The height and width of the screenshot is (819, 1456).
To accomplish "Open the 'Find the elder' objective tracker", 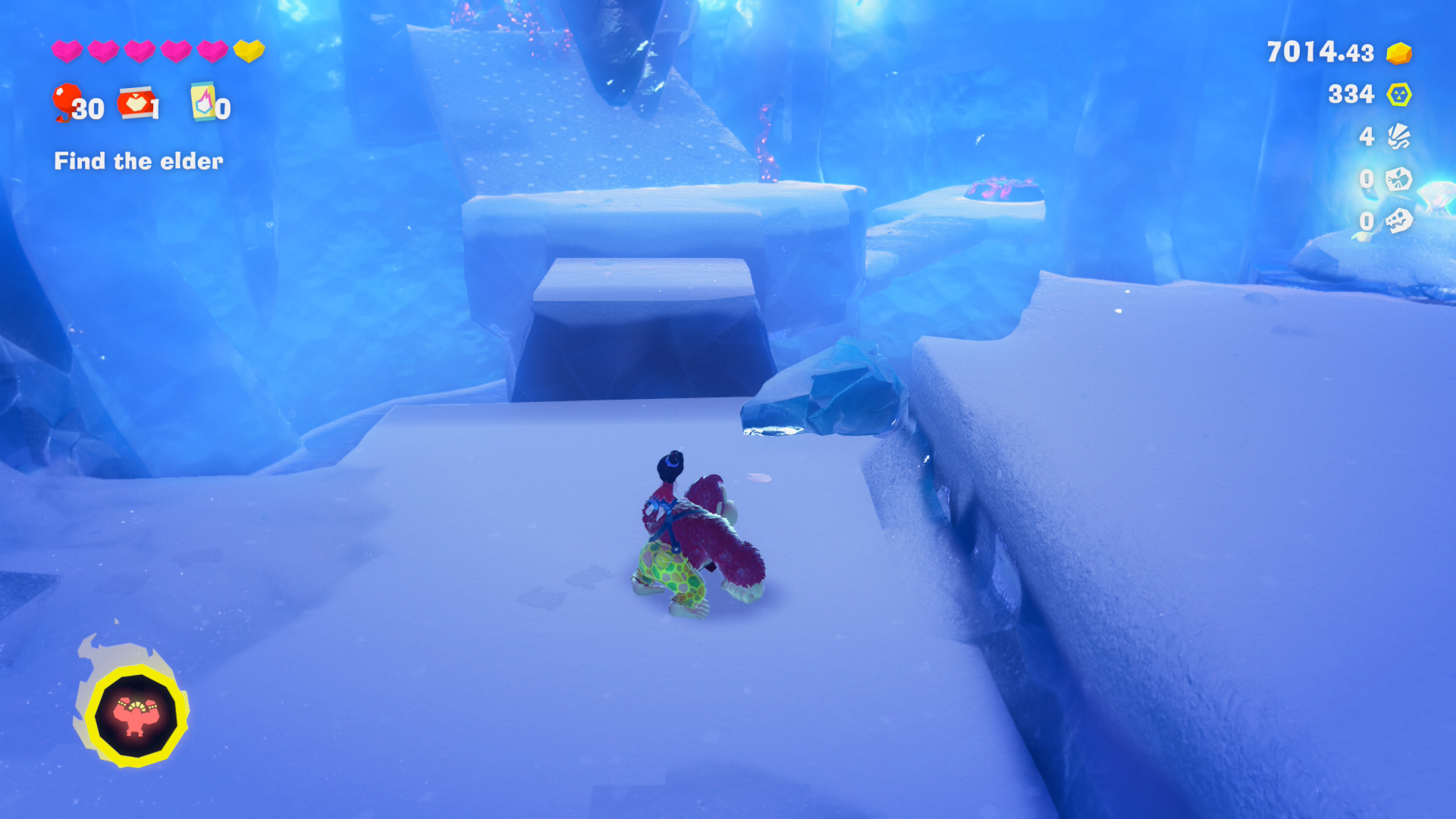I will [x=139, y=161].
